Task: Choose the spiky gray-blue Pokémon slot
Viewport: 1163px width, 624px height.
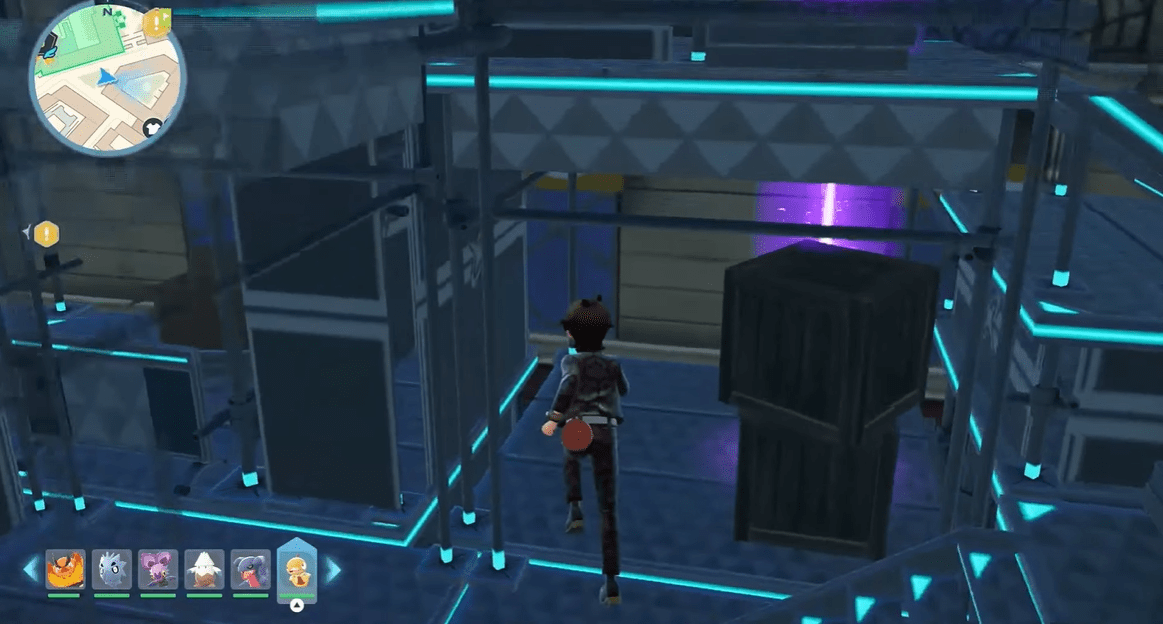Action: tap(111, 569)
